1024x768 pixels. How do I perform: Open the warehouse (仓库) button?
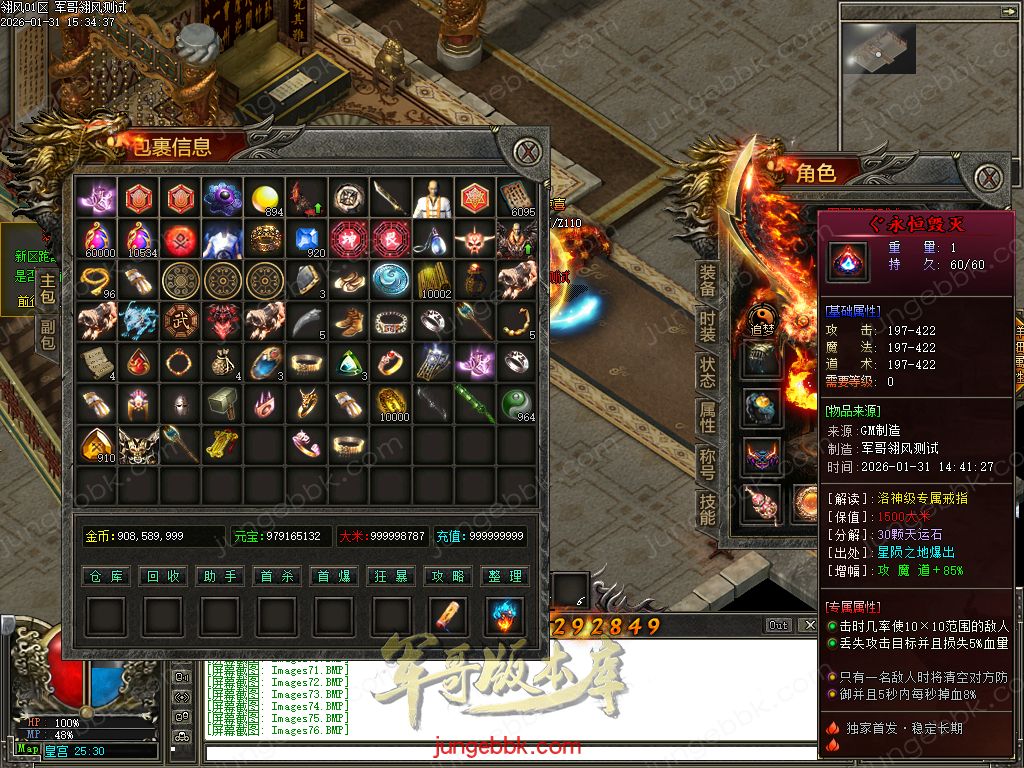pyautogui.click(x=106, y=576)
